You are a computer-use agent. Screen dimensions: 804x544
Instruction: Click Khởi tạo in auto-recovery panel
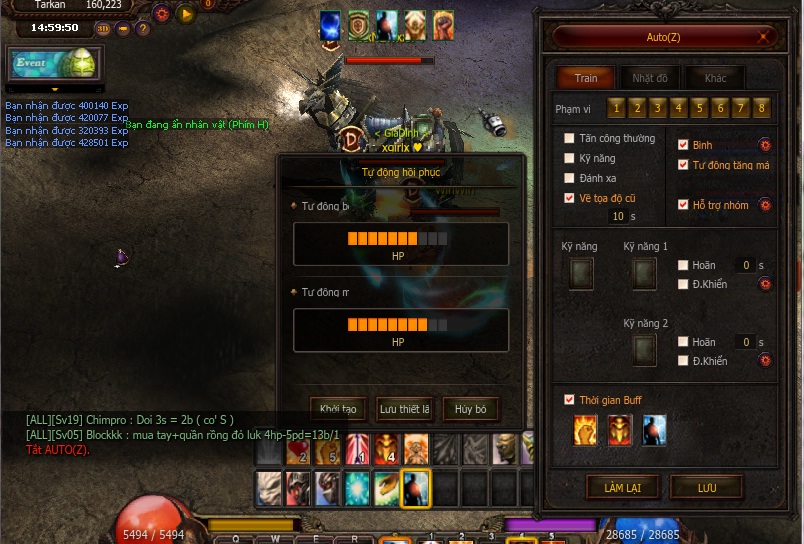click(338, 409)
